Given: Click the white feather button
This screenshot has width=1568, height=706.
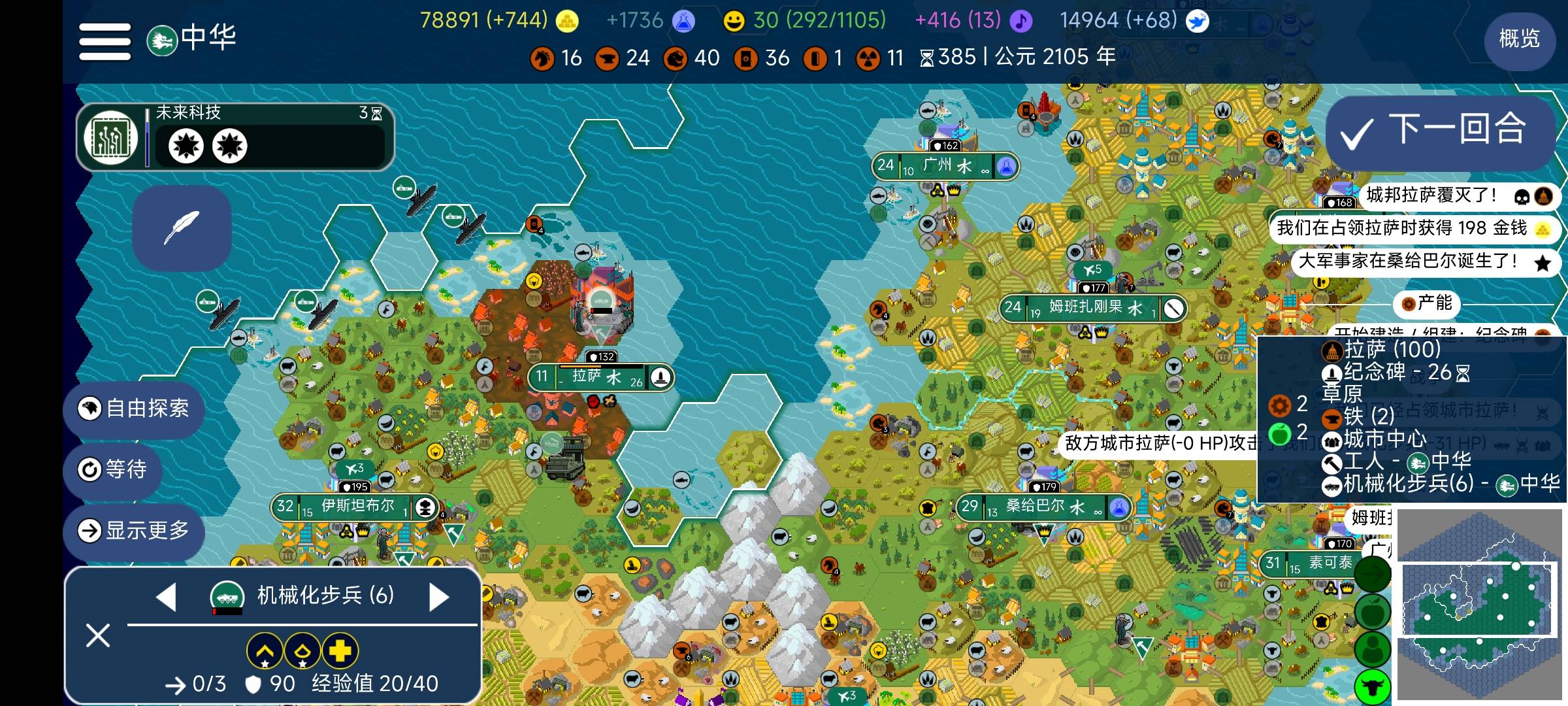Looking at the screenshot, I should [x=182, y=227].
